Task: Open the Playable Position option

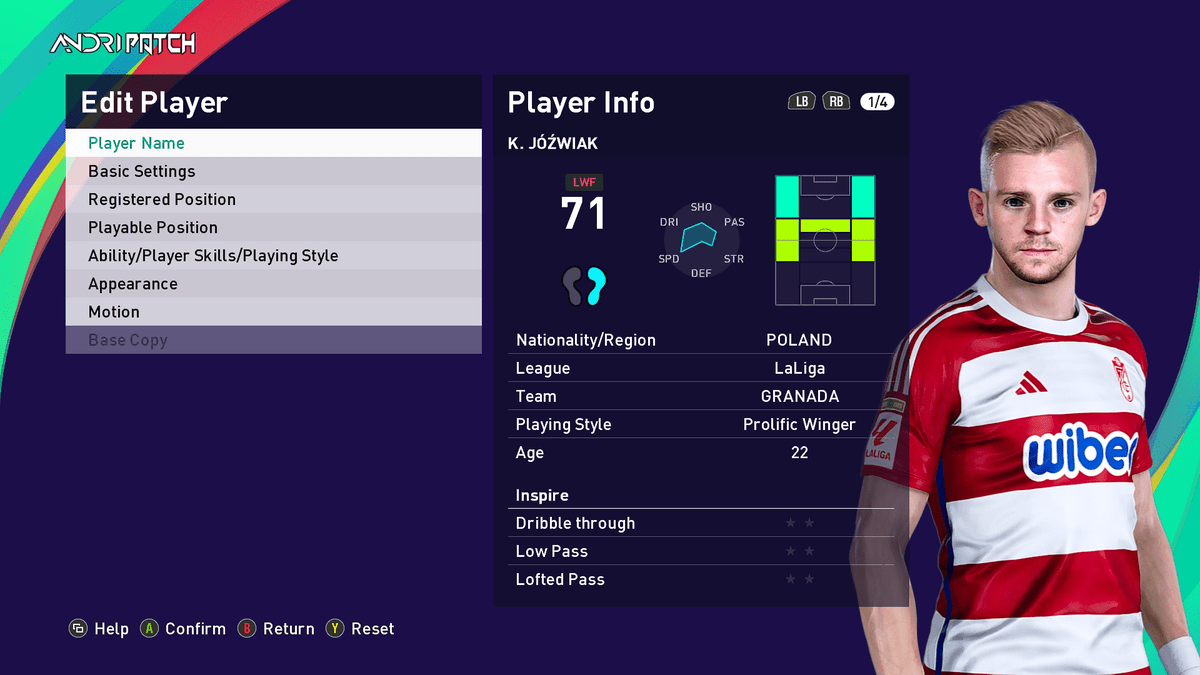Action: pos(273,227)
